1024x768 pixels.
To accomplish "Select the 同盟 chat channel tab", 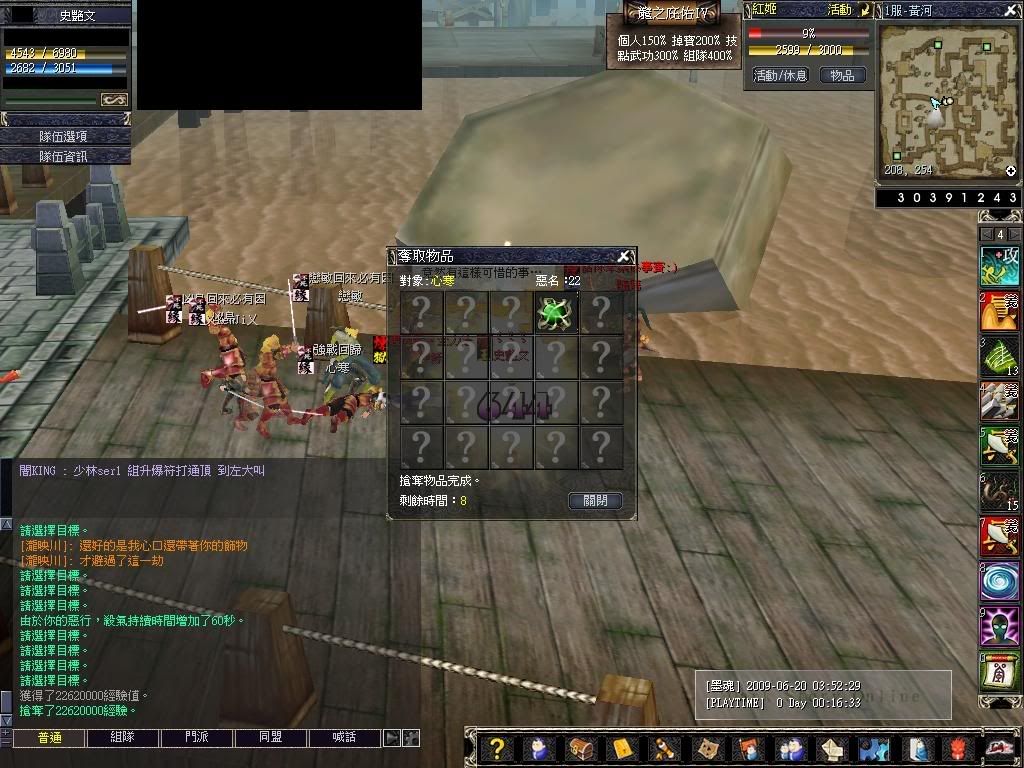I will coord(270,737).
